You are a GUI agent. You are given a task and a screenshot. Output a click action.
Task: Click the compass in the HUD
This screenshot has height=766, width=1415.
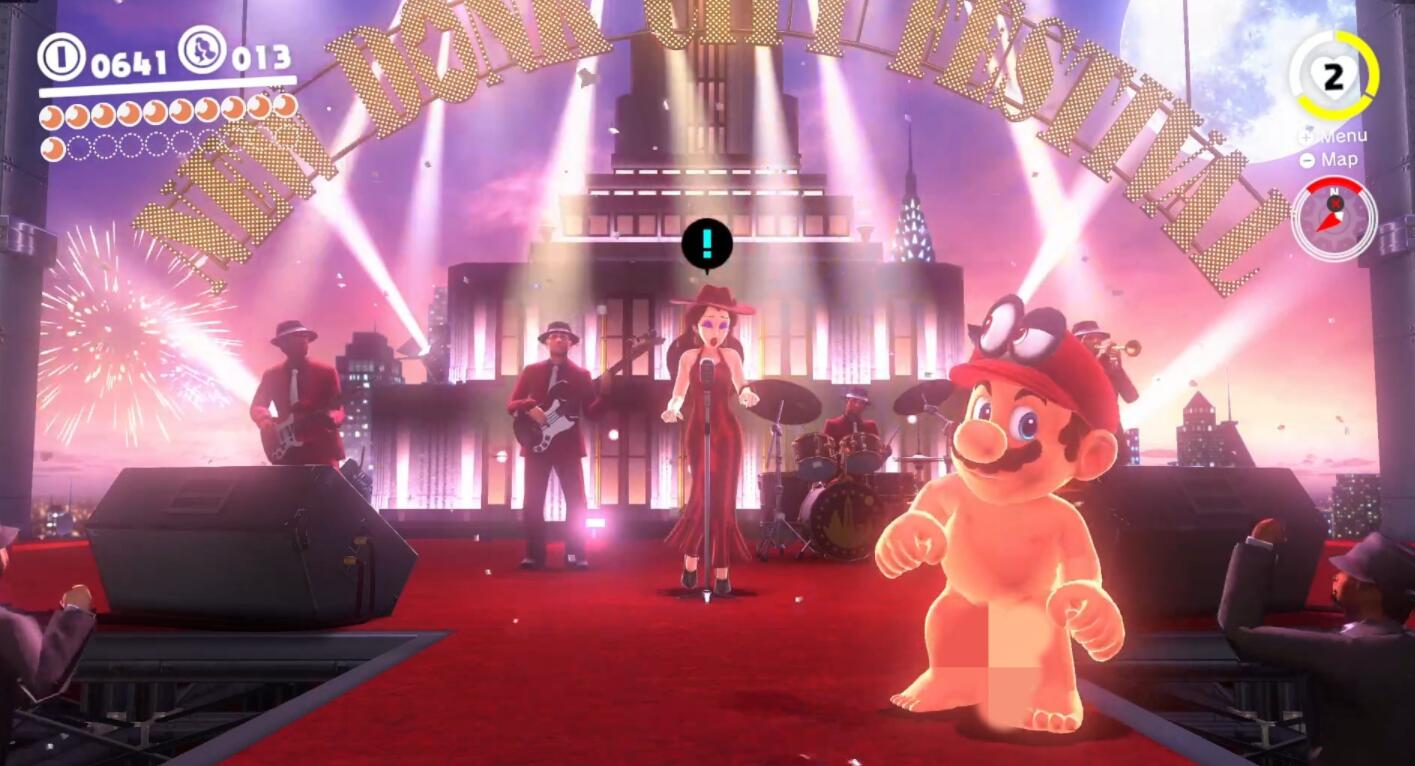[1333, 219]
